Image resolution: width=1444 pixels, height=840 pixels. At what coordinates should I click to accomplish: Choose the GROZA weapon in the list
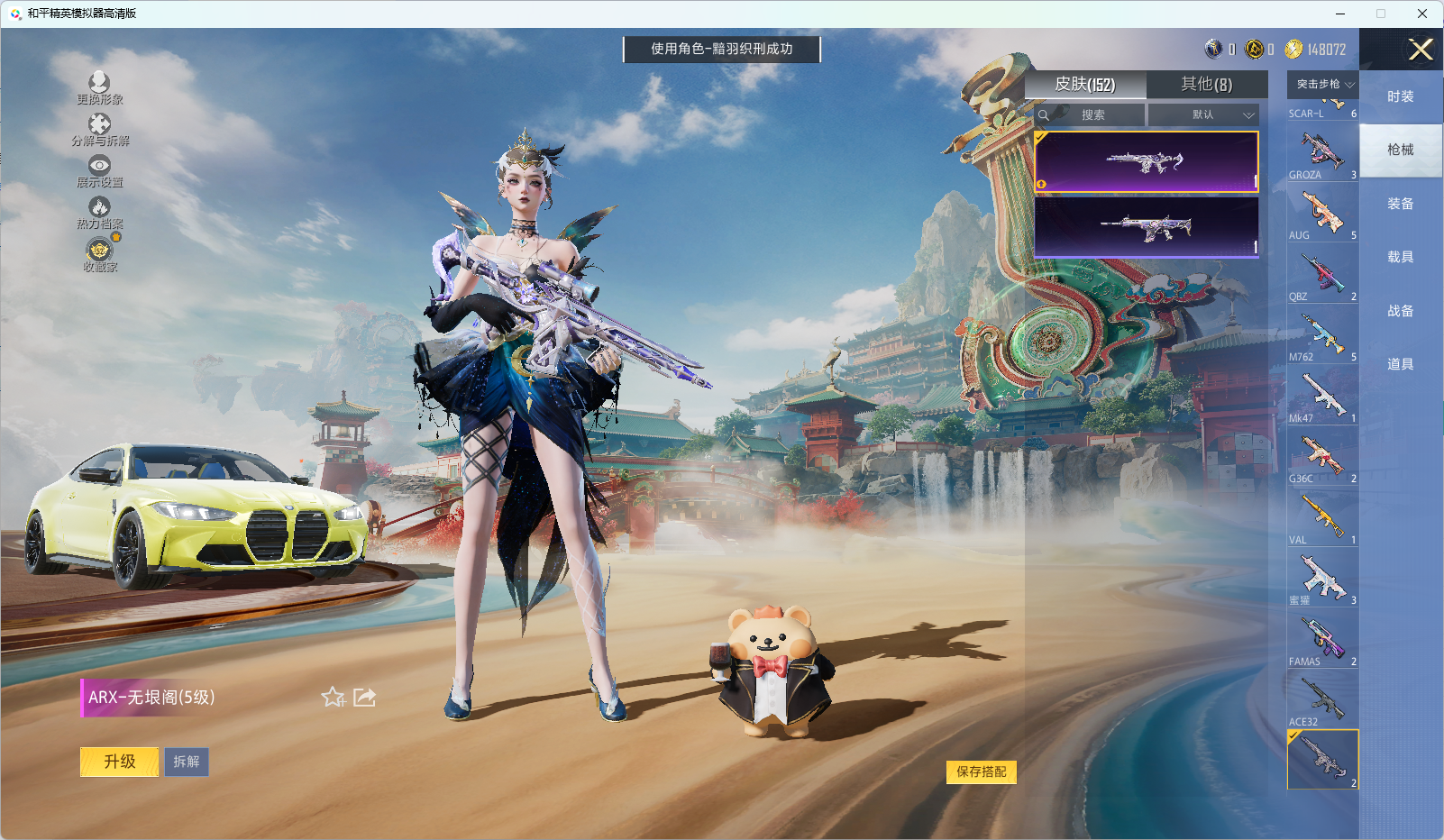point(1322,153)
